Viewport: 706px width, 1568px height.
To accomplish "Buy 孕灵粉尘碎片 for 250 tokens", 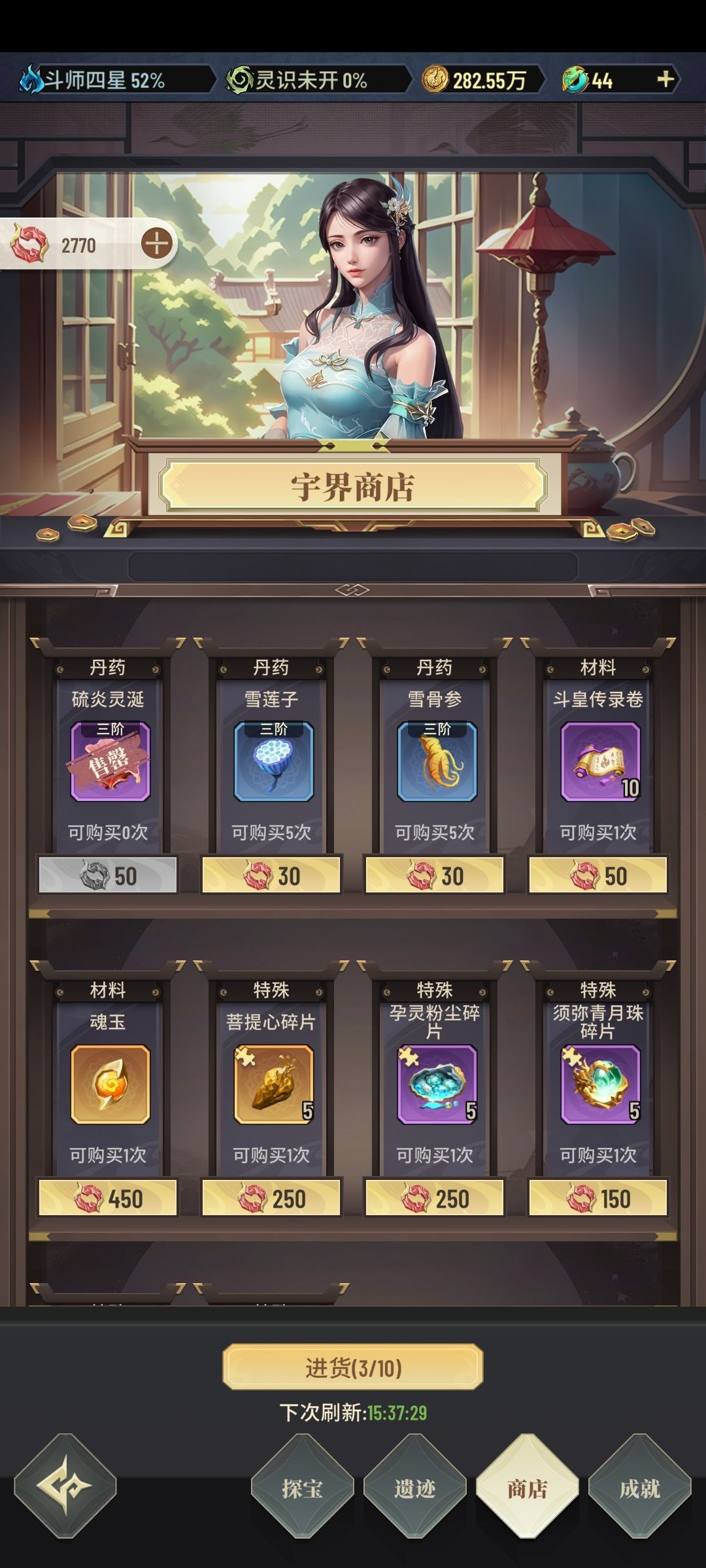I will [x=435, y=1198].
